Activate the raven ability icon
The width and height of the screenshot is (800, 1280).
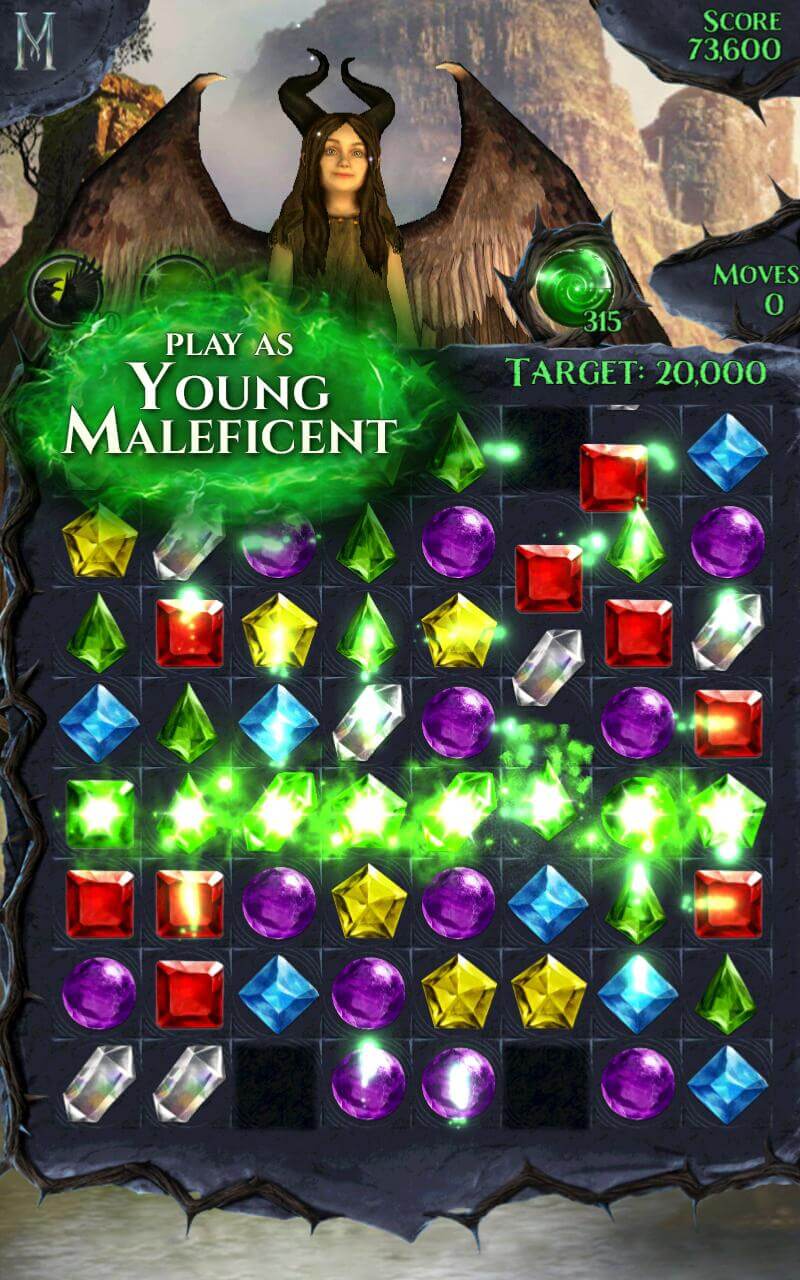64,289
